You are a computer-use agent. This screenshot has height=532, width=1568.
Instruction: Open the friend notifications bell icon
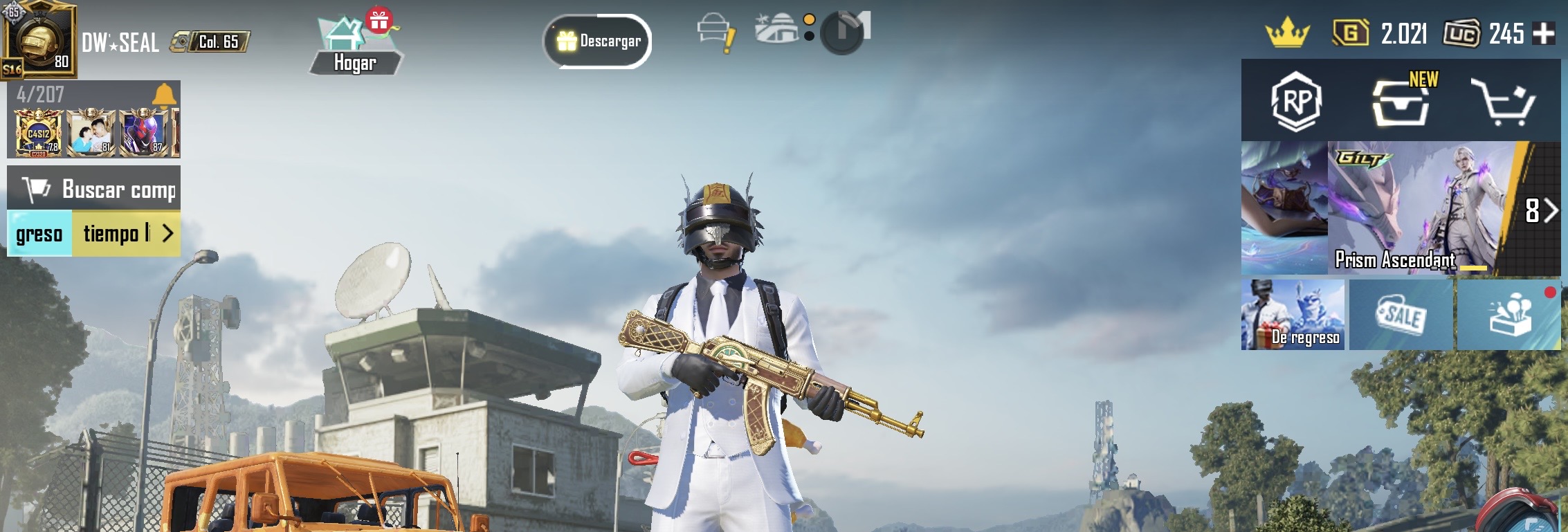click(x=164, y=94)
